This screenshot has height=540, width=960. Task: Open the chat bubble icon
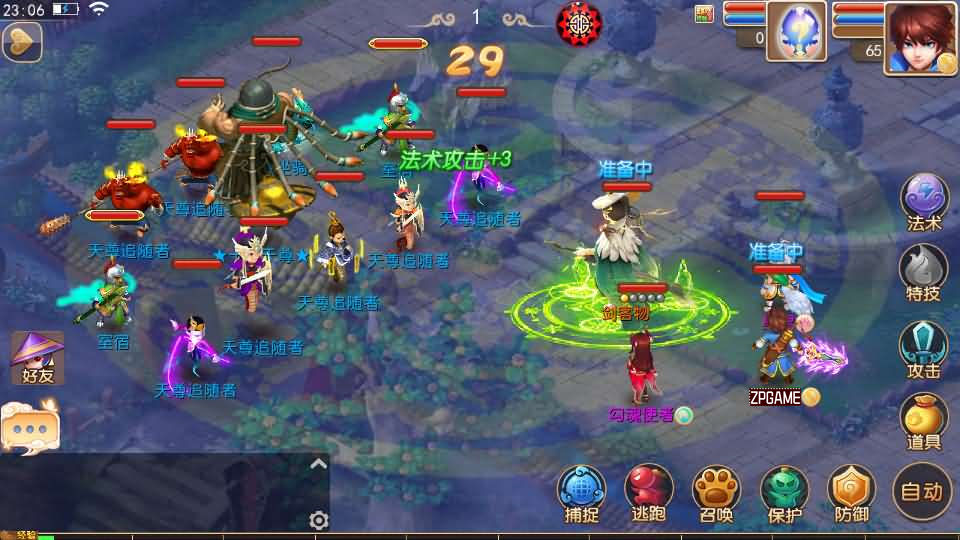point(30,424)
